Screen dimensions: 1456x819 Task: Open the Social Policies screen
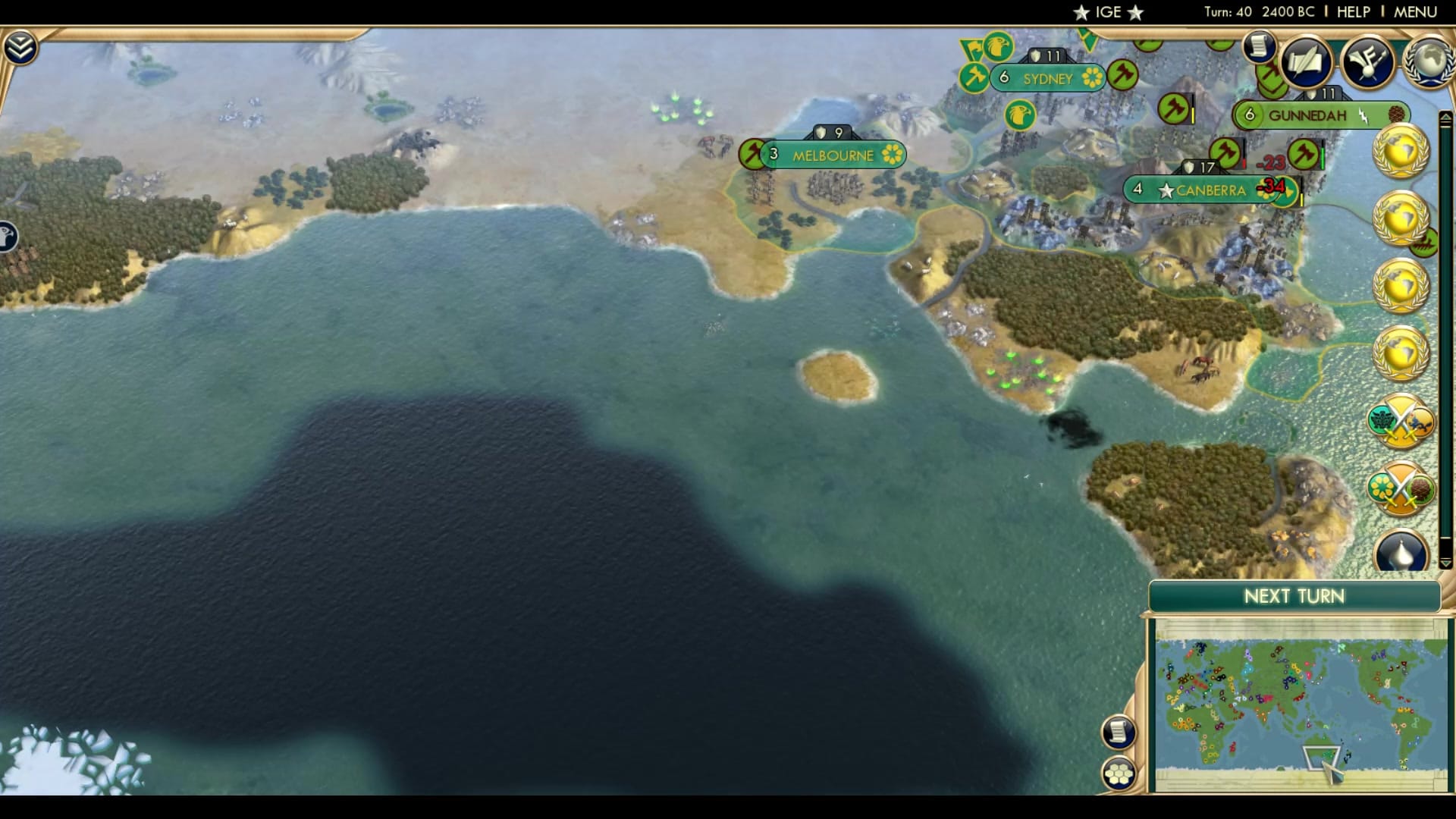tap(1307, 62)
